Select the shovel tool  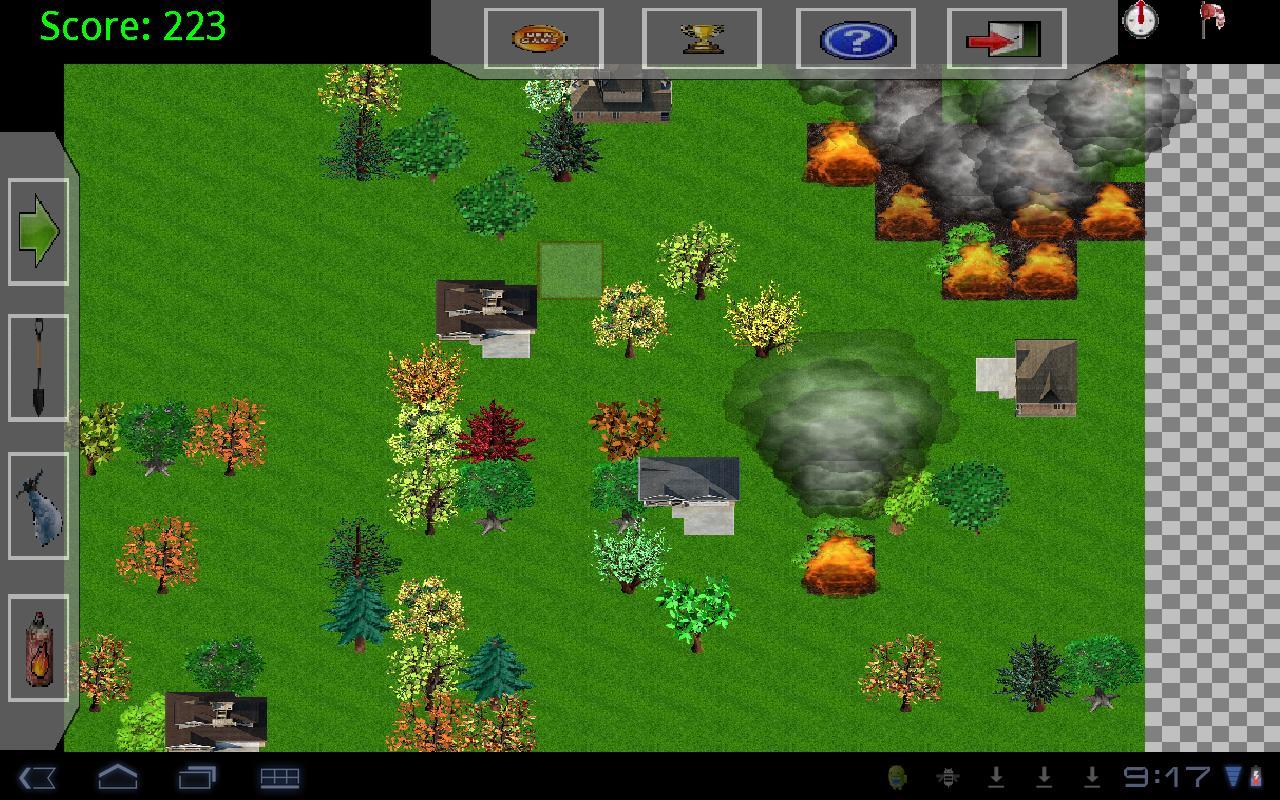click(x=37, y=365)
